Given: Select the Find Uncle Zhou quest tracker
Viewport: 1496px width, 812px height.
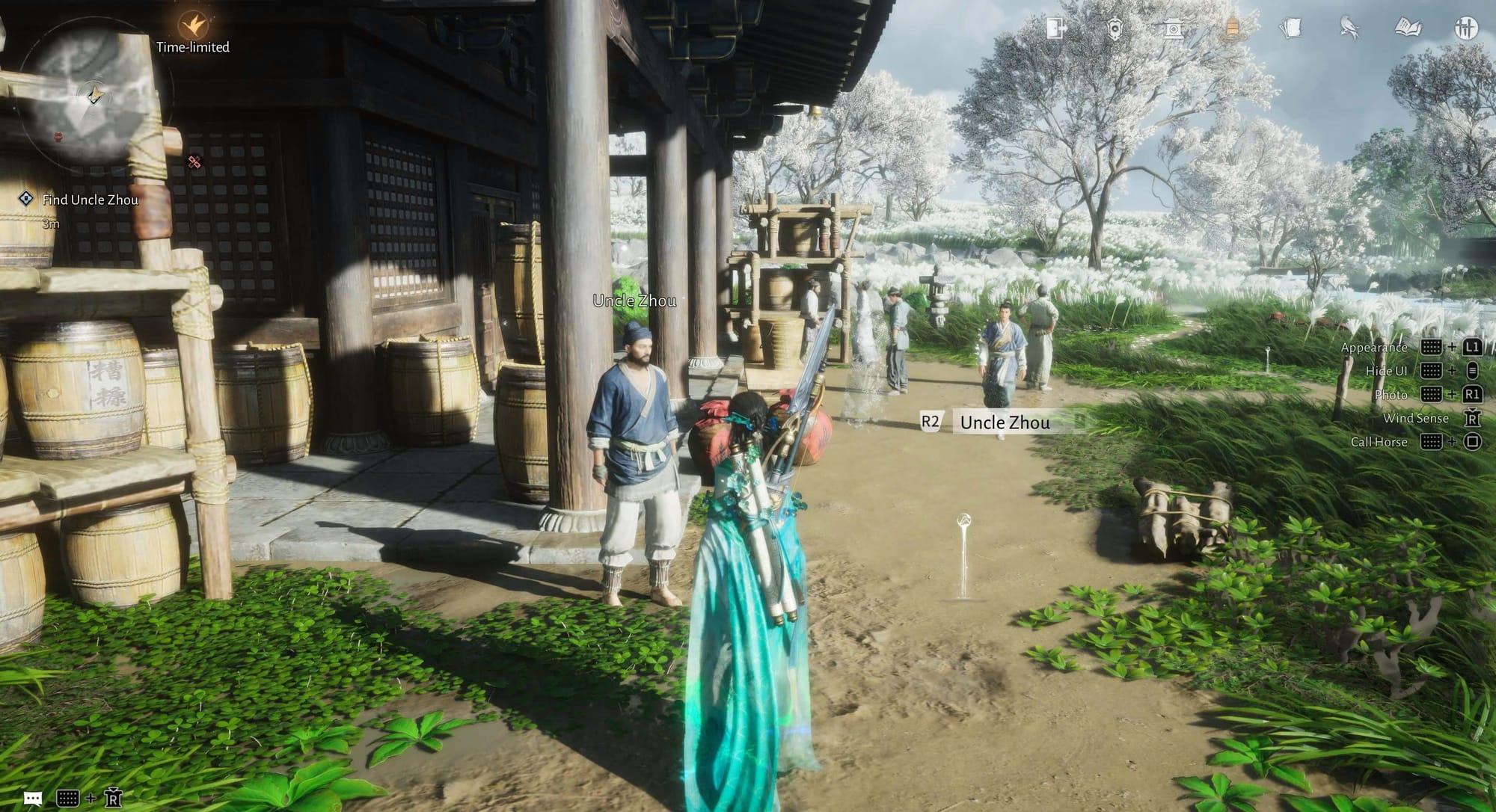Looking at the screenshot, I should 90,200.
